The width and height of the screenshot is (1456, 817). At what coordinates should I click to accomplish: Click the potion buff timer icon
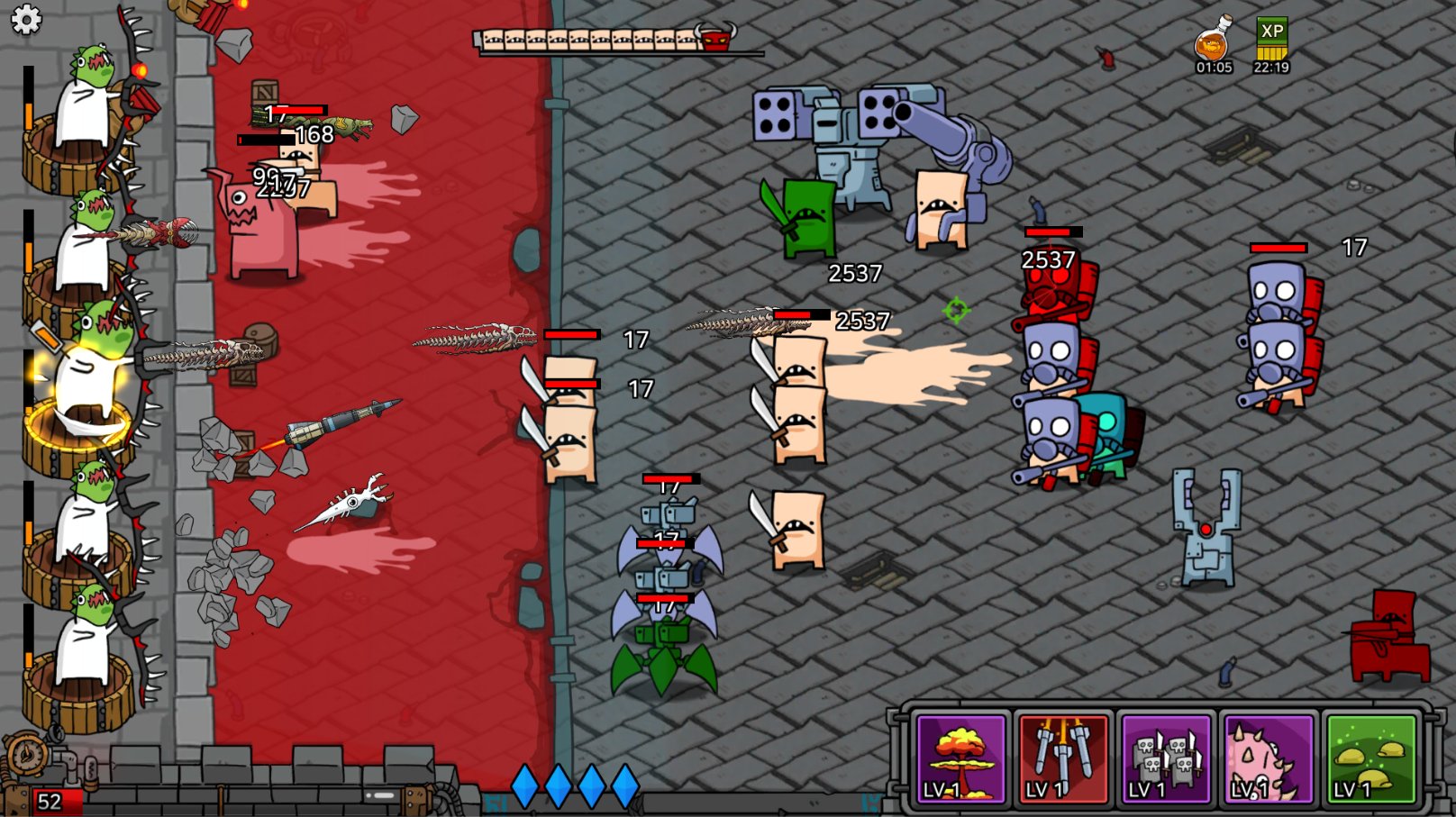tap(1214, 41)
